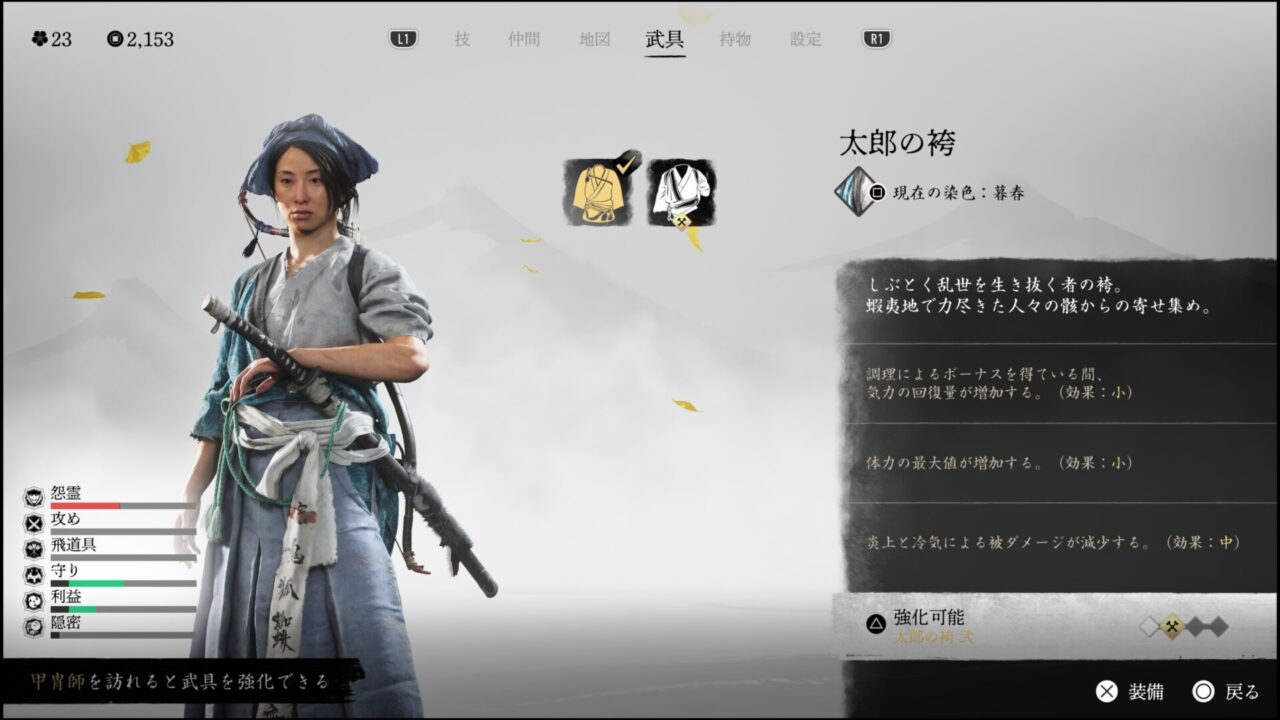1280x720 pixels.
Task: Select the 強化可能 upgrade row
Action: pos(1050,626)
